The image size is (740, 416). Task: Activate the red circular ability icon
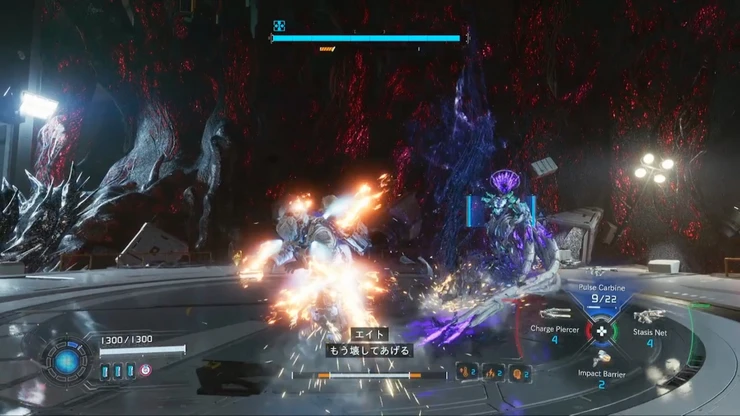(146, 370)
